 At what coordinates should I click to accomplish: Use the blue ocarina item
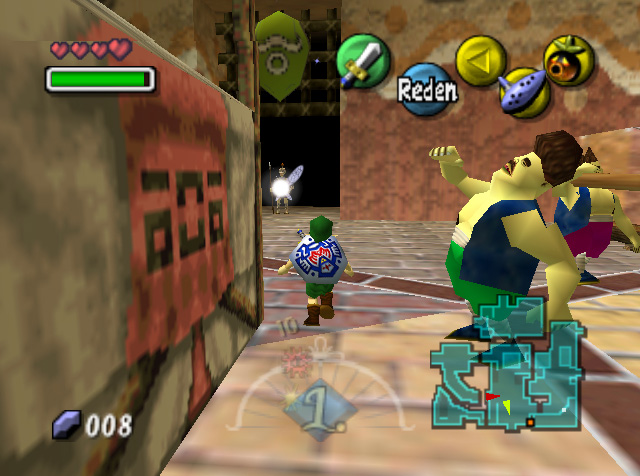[x=524, y=91]
